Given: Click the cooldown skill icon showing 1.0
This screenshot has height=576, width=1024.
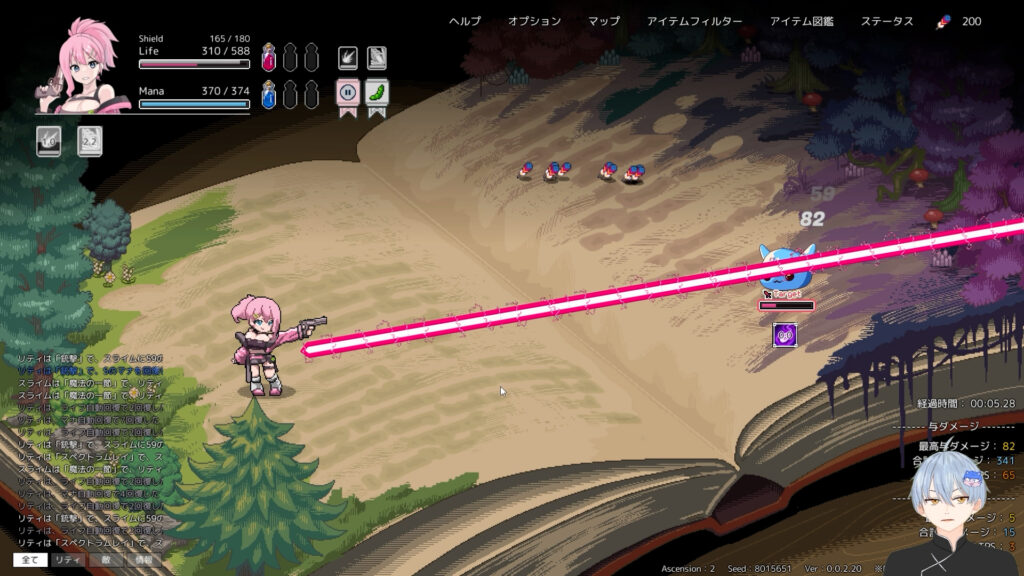Looking at the screenshot, I should (49, 141).
